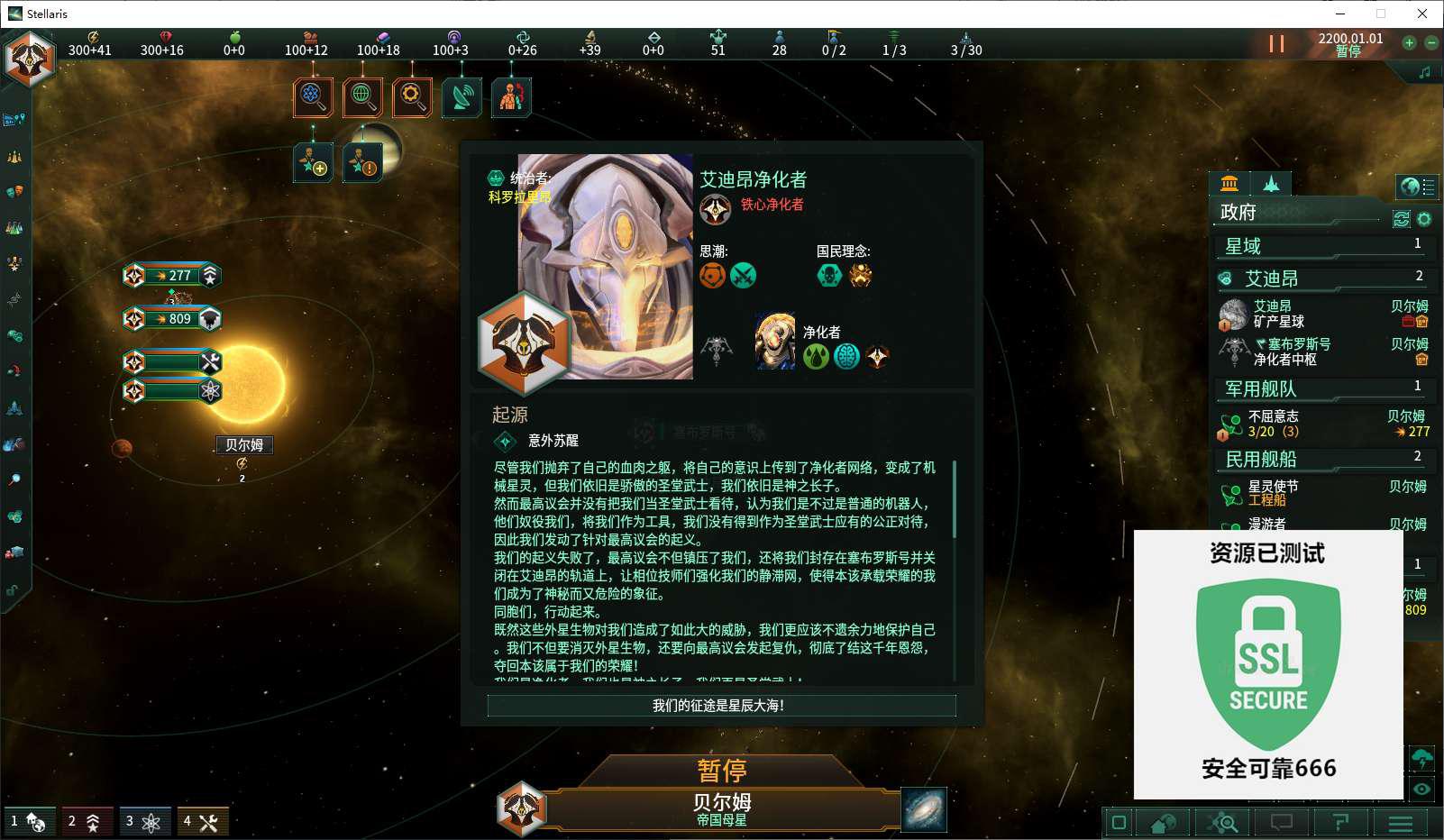Select control group 1 at bottom-left

click(28, 821)
